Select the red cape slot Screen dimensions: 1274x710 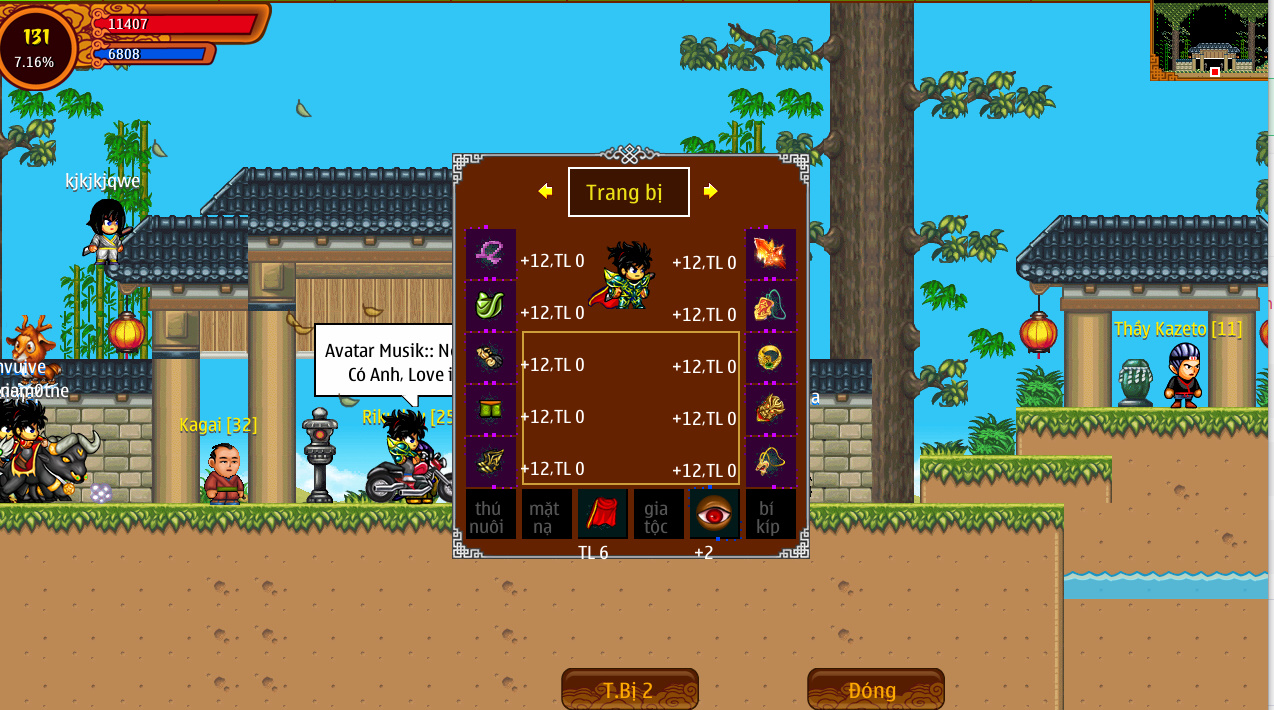point(602,514)
